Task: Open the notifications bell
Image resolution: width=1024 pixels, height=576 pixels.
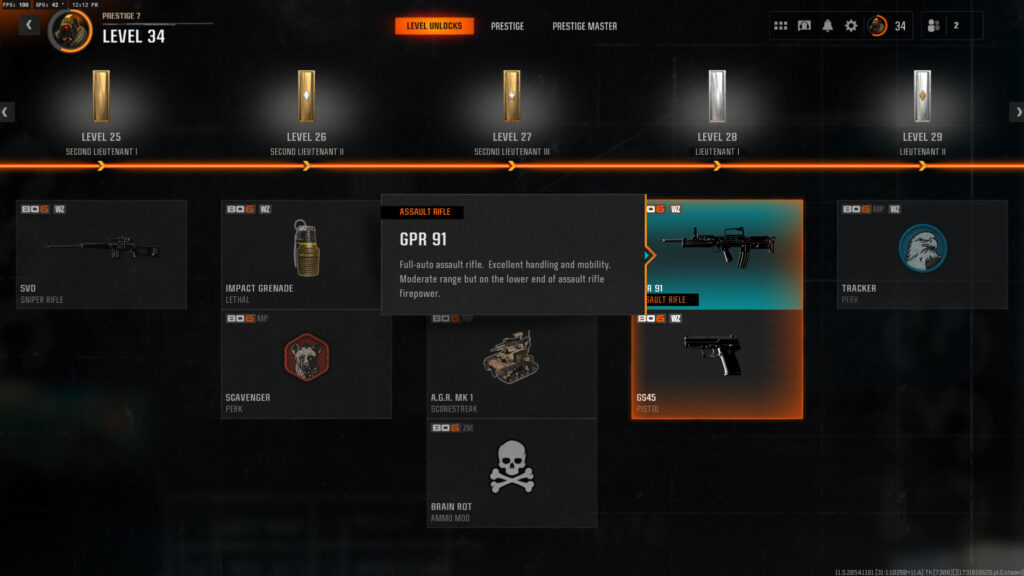Action: point(827,26)
